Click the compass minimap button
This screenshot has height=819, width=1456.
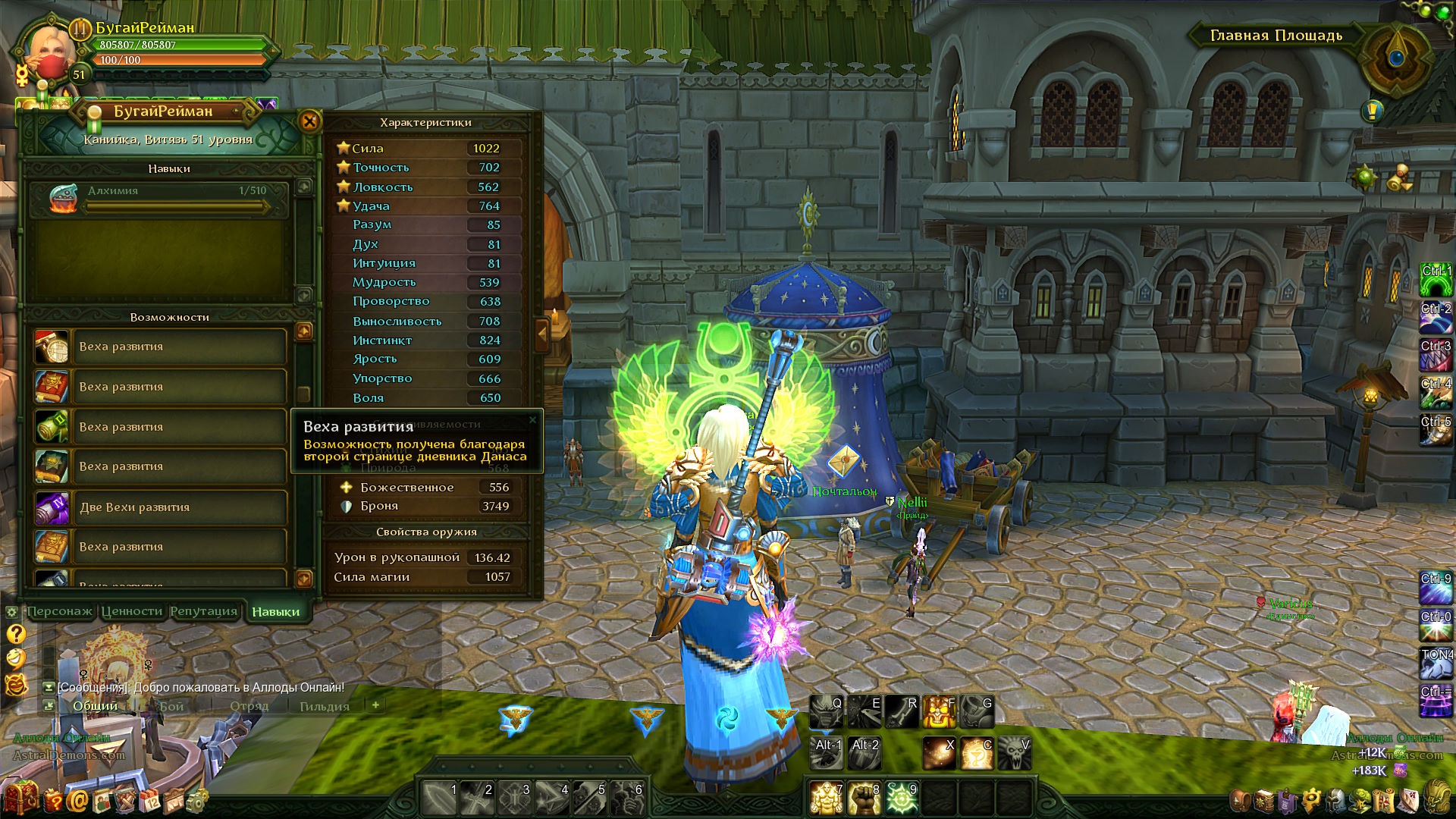[x=1397, y=58]
